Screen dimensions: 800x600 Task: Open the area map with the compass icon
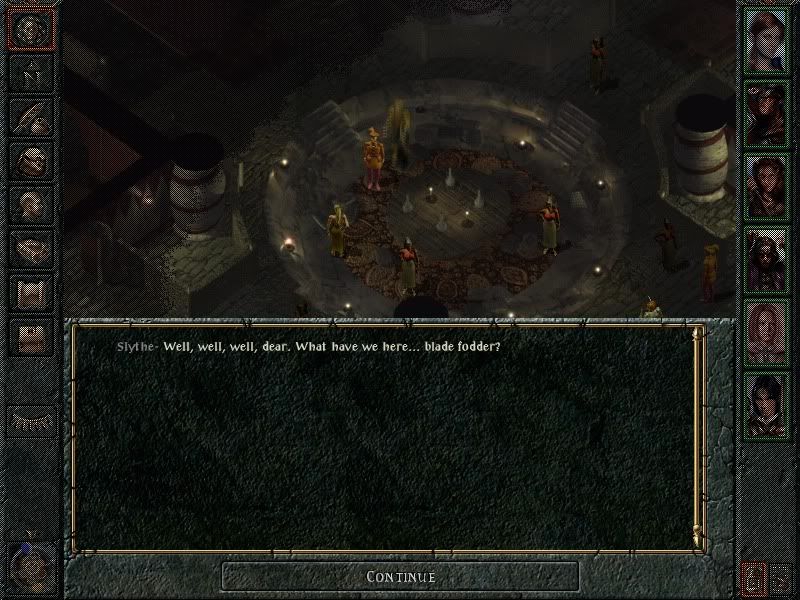point(30,72)
